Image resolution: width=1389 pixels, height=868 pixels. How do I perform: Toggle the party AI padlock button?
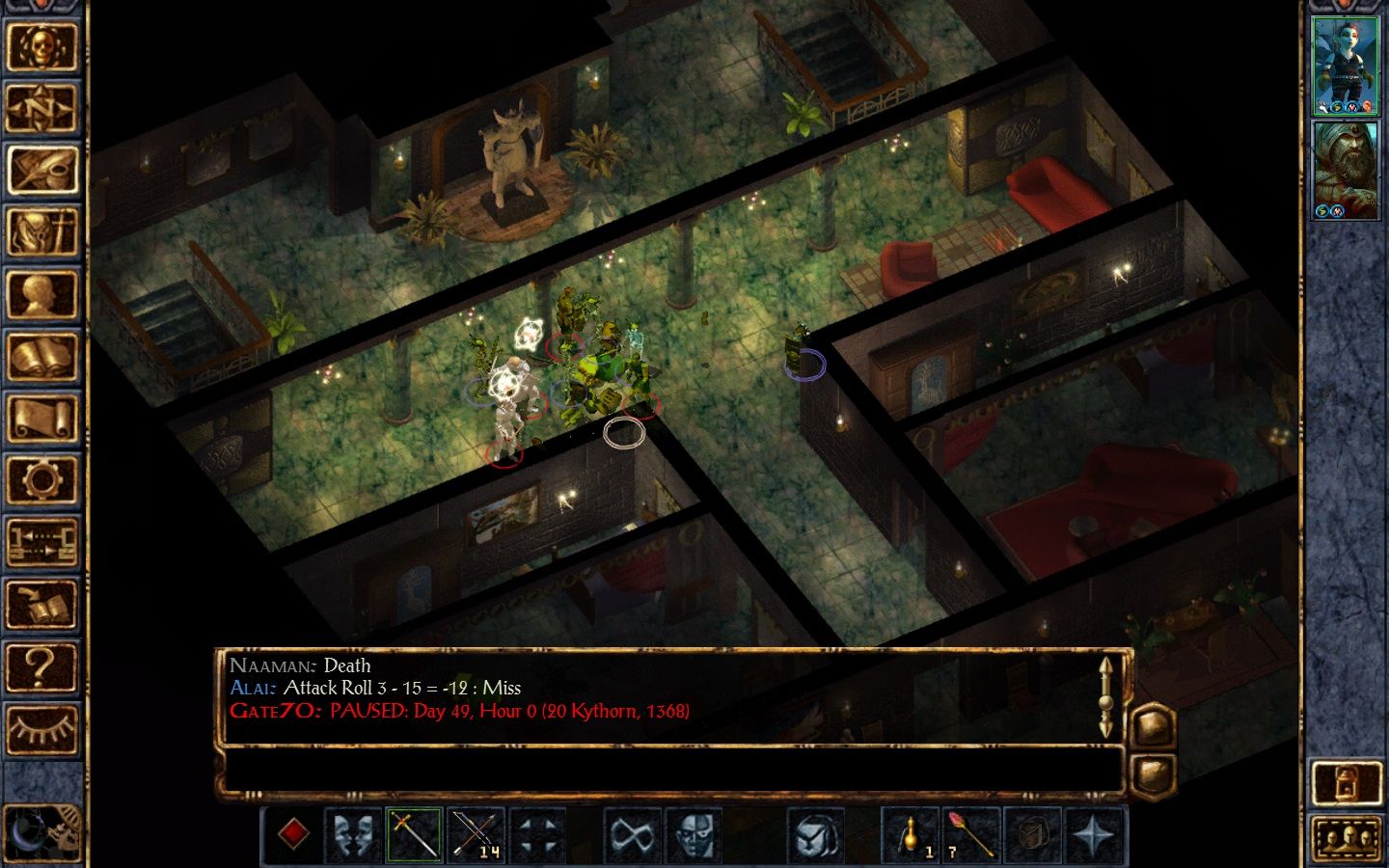(x=1347, y=783)
